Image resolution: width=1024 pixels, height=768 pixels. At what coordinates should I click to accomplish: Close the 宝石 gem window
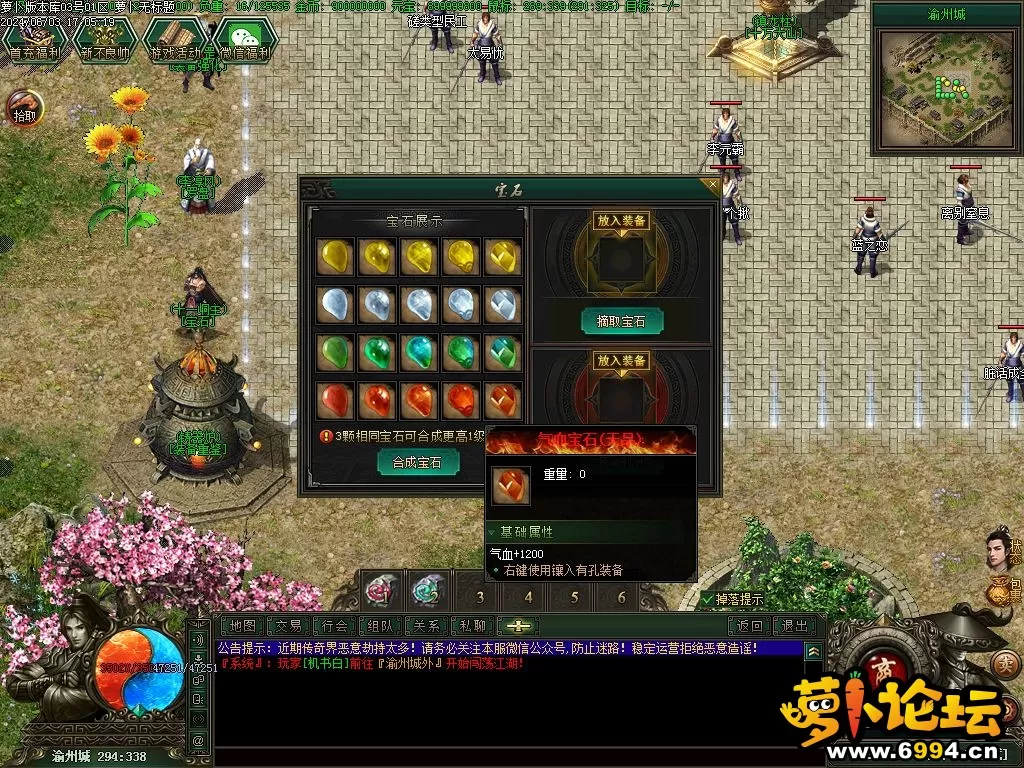tap(712, 185)
